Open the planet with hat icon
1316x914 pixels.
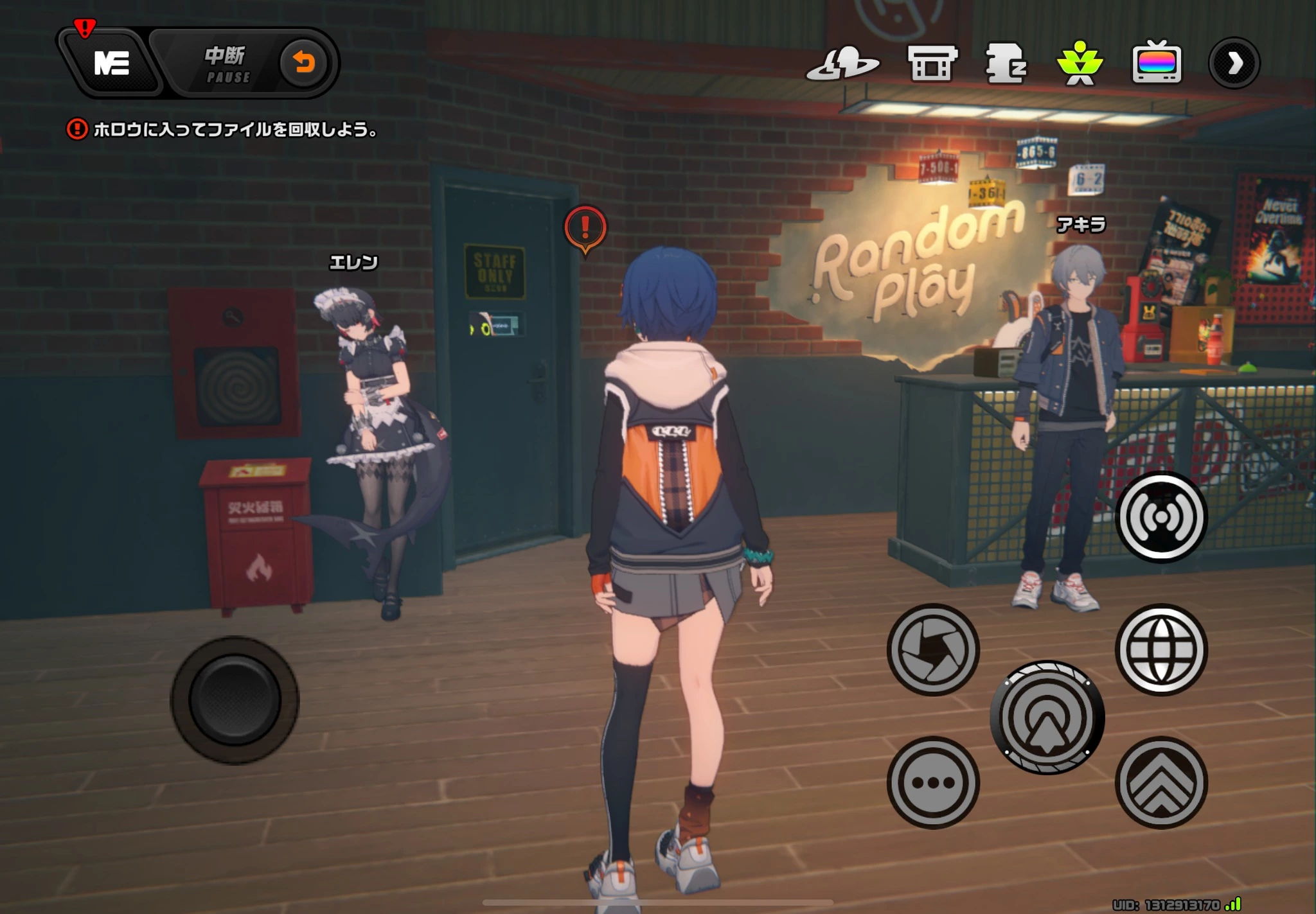point(842,64)
